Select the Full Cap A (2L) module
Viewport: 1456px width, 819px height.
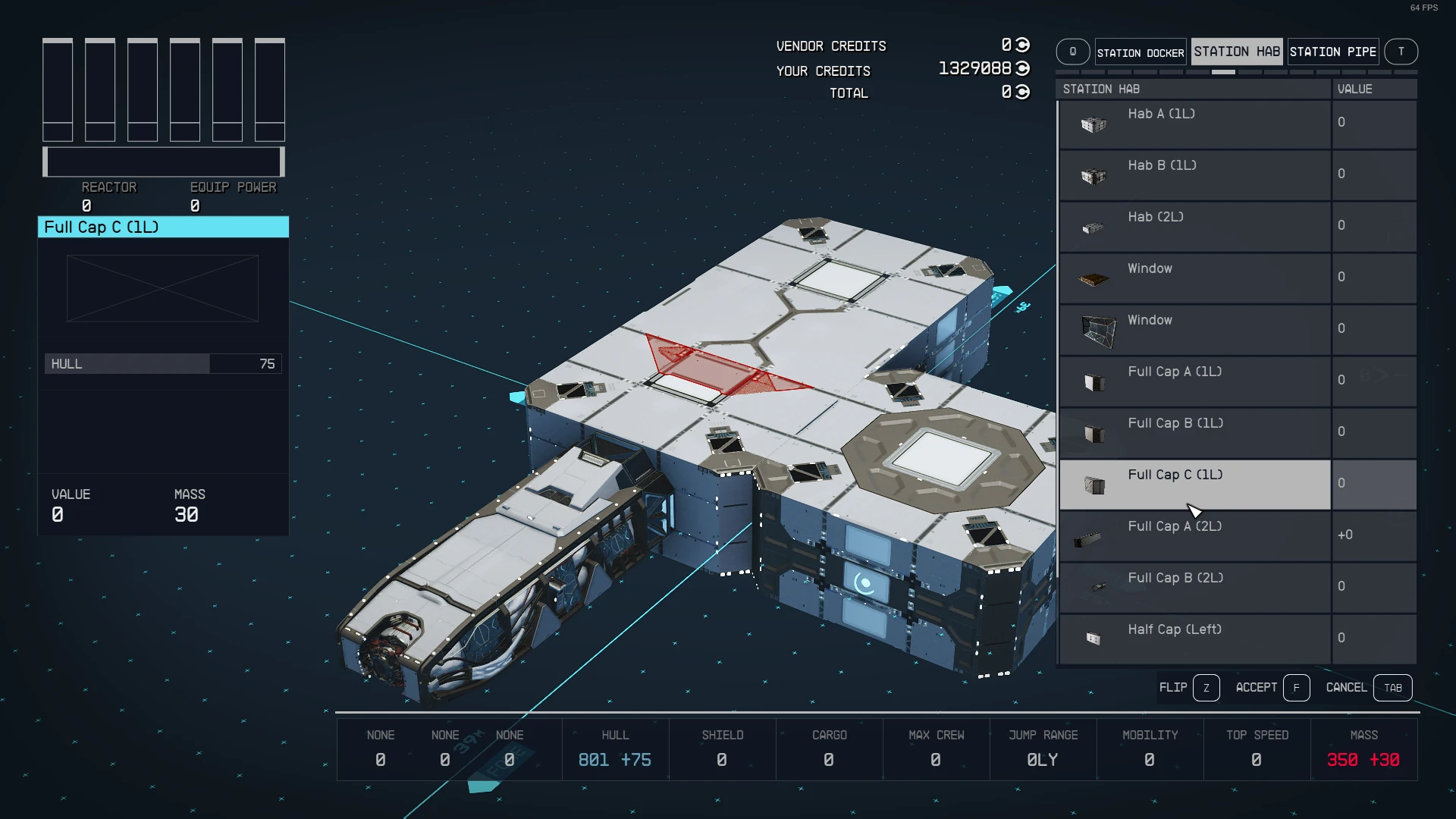click(1194, 535)
